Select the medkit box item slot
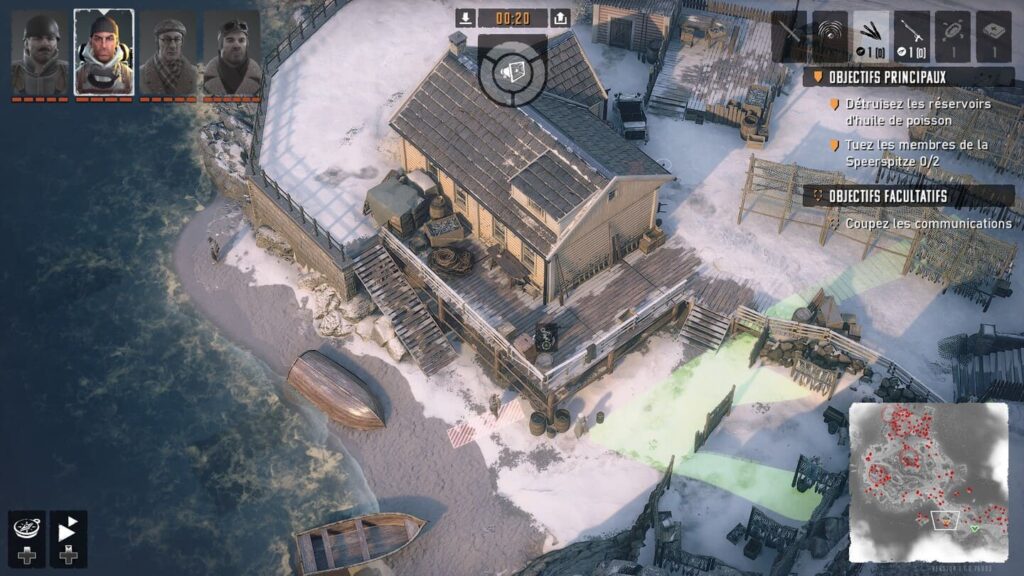 (x=994, y=36)
